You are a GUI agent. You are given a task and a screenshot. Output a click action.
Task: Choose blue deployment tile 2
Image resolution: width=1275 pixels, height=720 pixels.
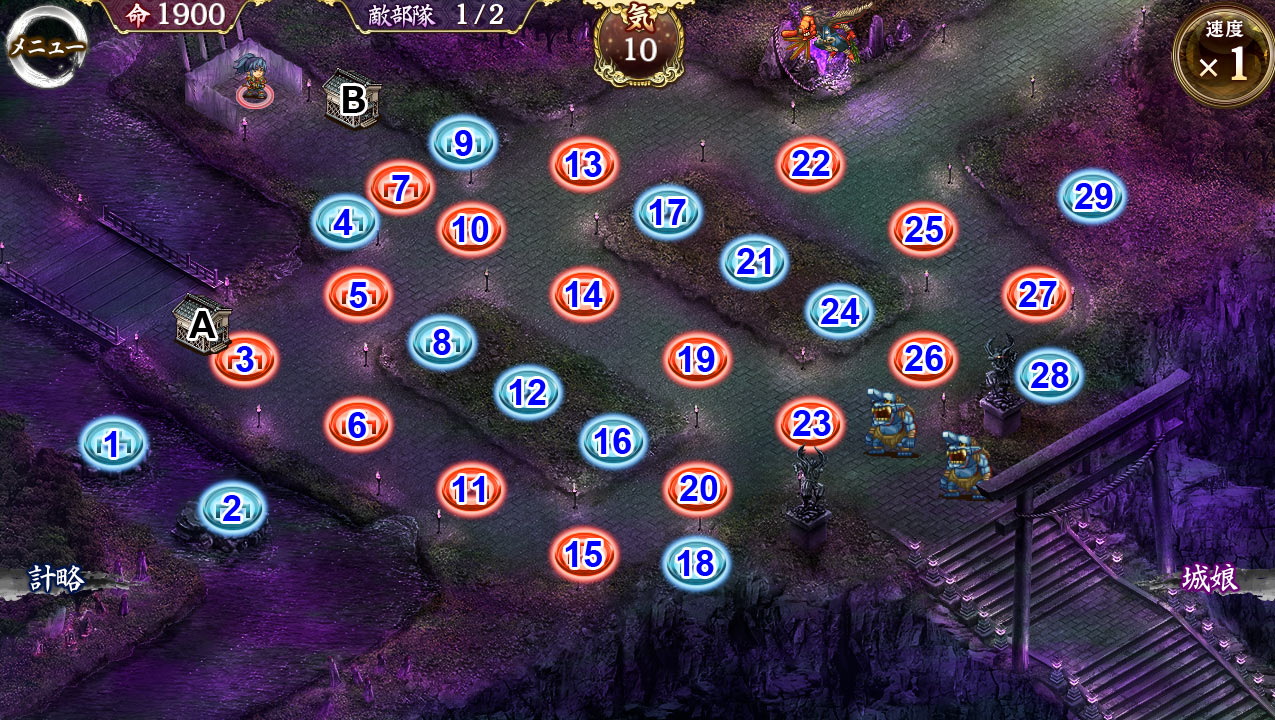(x=232, y=509)
